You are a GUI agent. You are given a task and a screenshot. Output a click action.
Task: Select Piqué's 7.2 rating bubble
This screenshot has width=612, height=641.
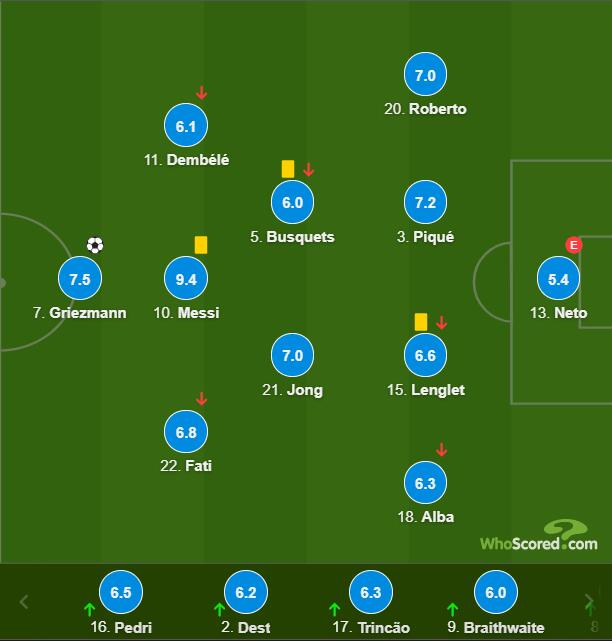point(425,203)
